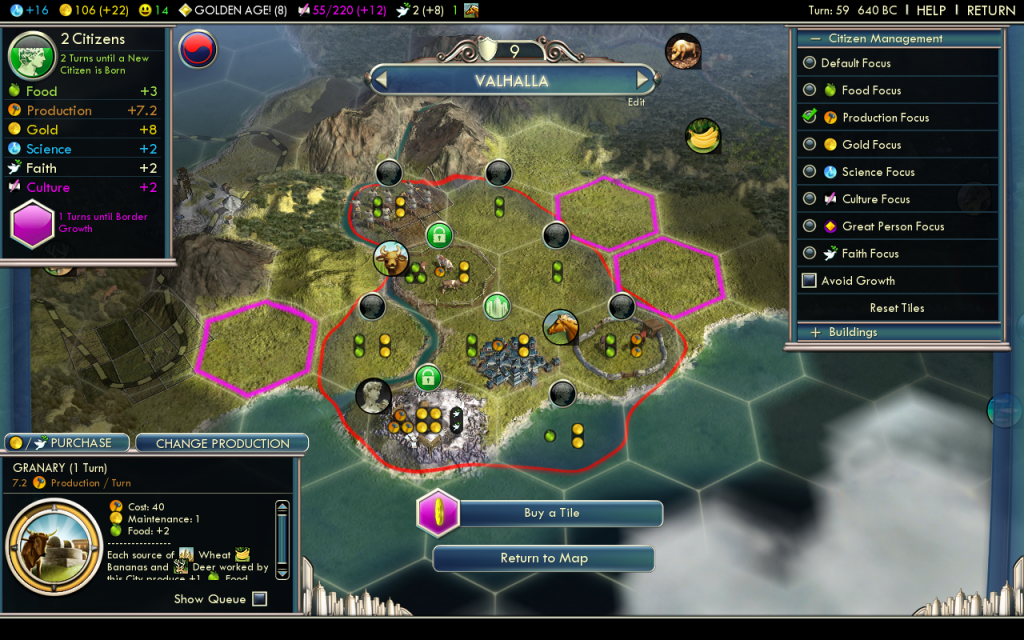Image resolution: width=1024 pixels, height=640 pixels.
Task: Open the PURCHASE tab
Action: pyautogui.click(x=70, y=442)
